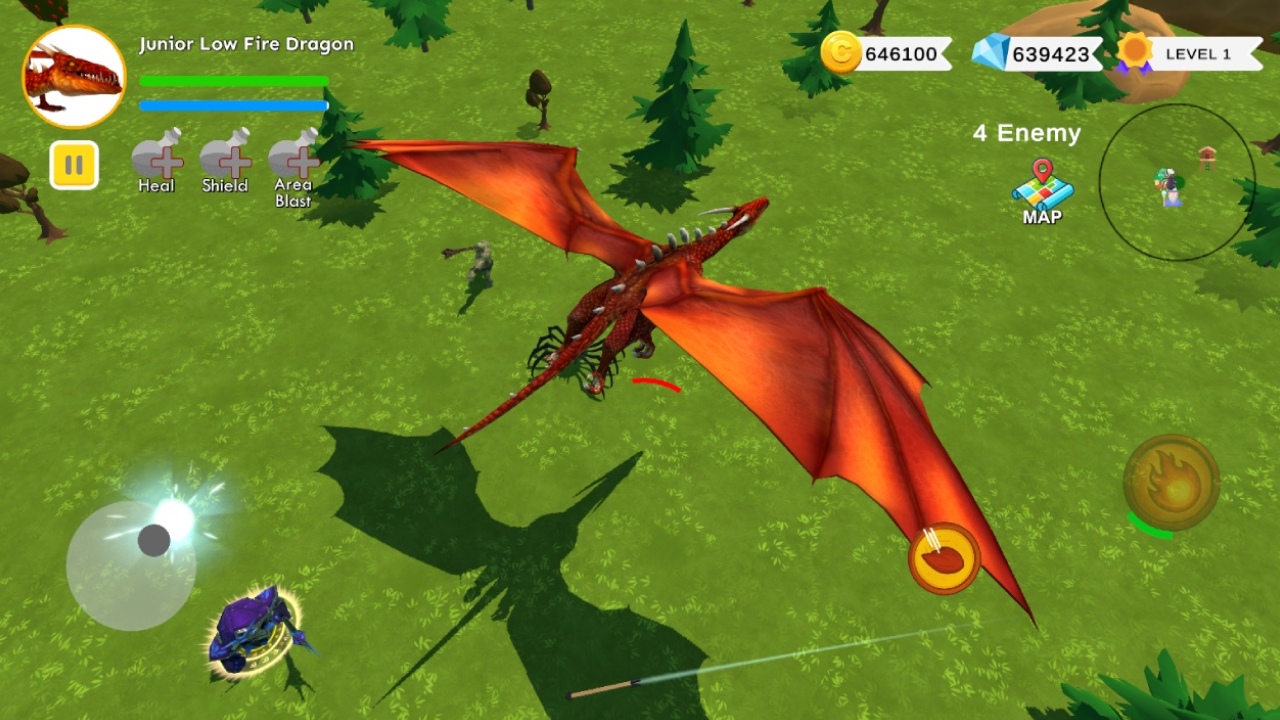
Task: Click the fire dragon portrait
Action: pos(74,77)
